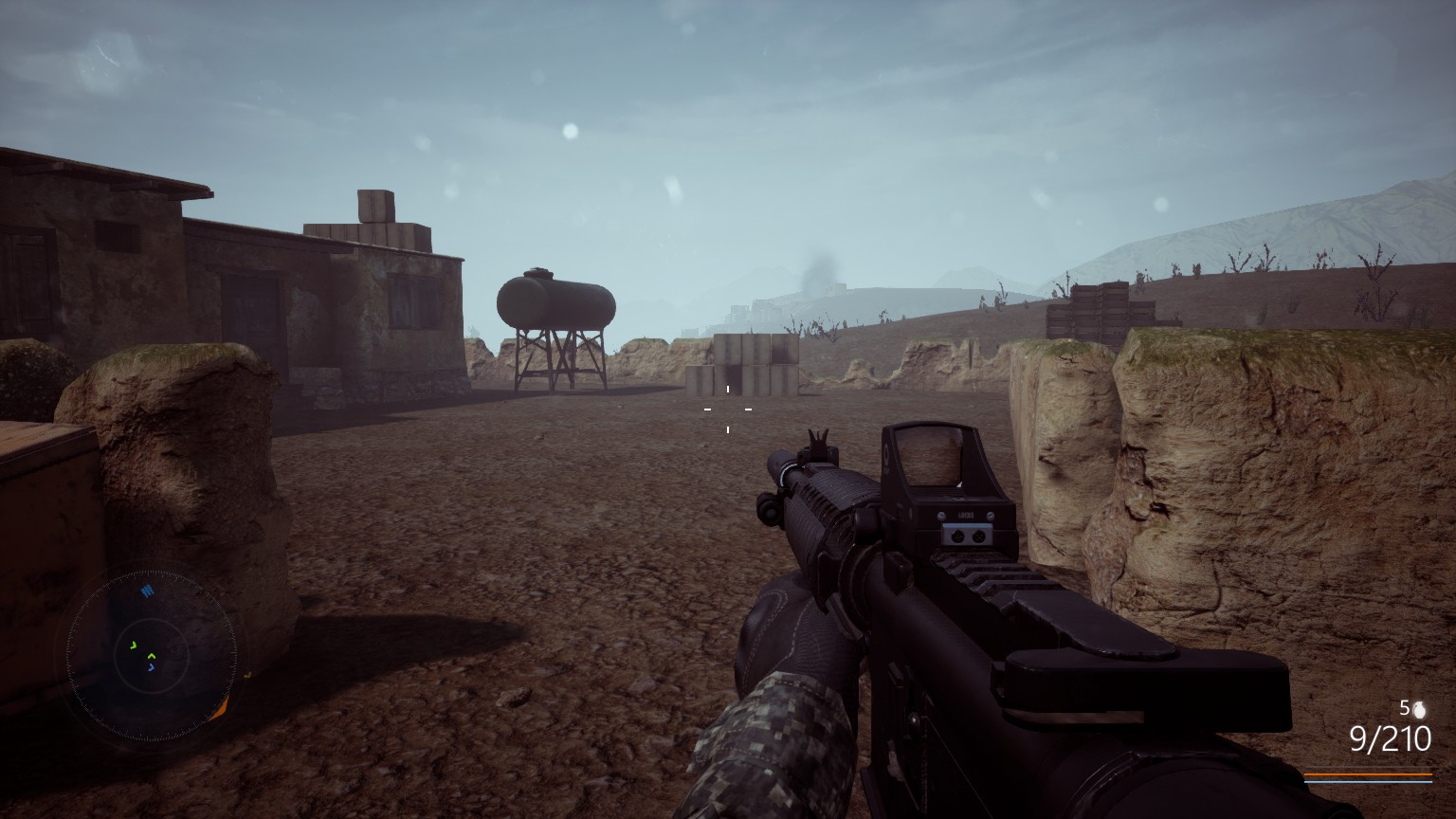1456x819 pixels.
Task: Select the grenade count icon
Action: tap(1419, 709)
